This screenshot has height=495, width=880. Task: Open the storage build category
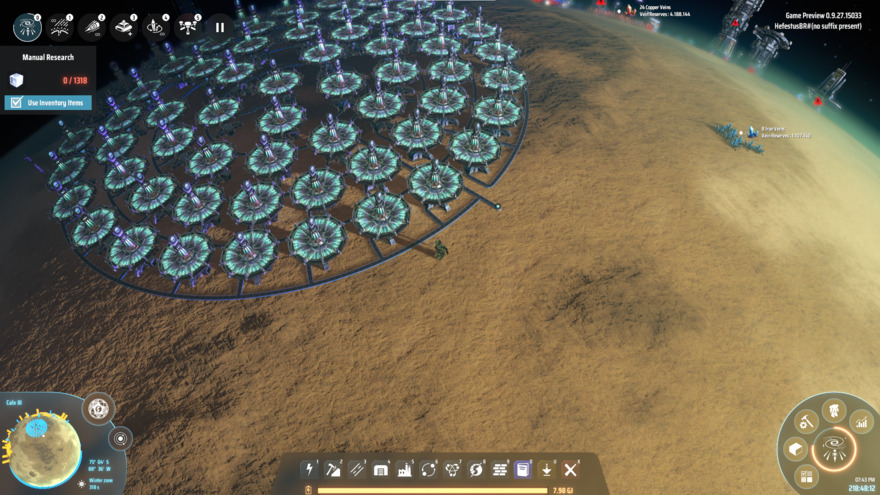[x=381, y=470]
